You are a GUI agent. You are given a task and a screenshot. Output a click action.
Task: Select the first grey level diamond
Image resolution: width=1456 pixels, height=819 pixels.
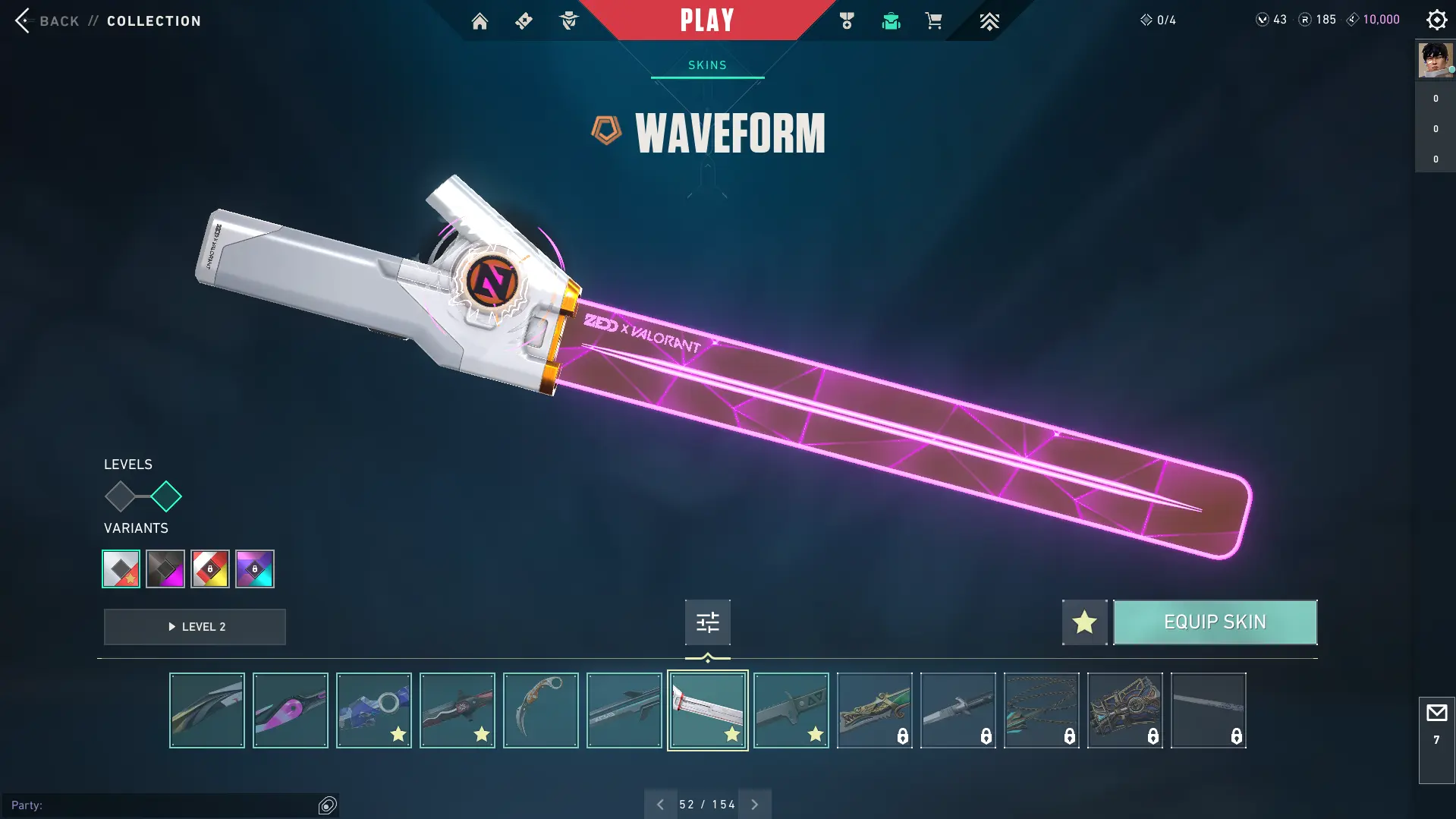[120, 496]
